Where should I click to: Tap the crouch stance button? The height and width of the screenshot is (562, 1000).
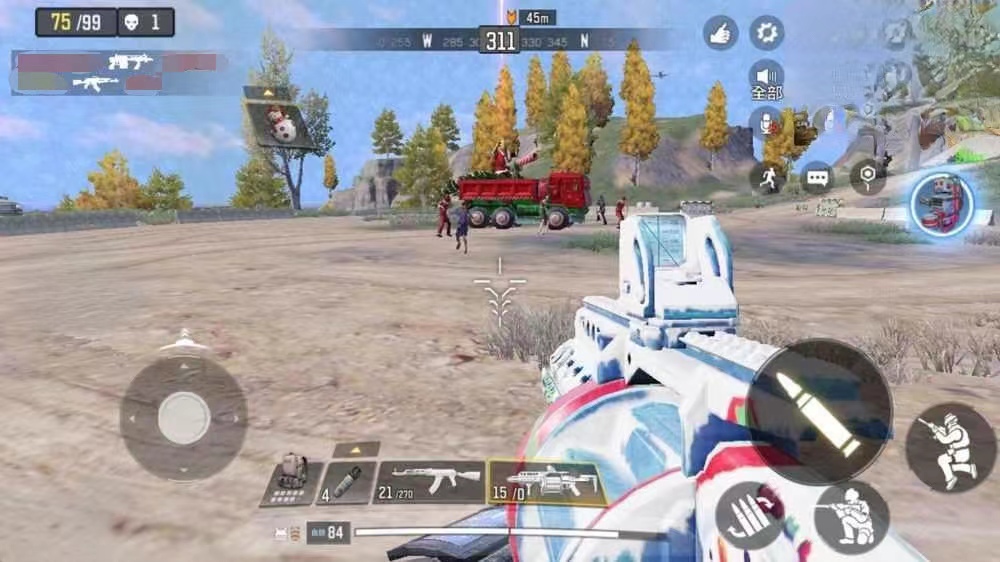(852, 515)
